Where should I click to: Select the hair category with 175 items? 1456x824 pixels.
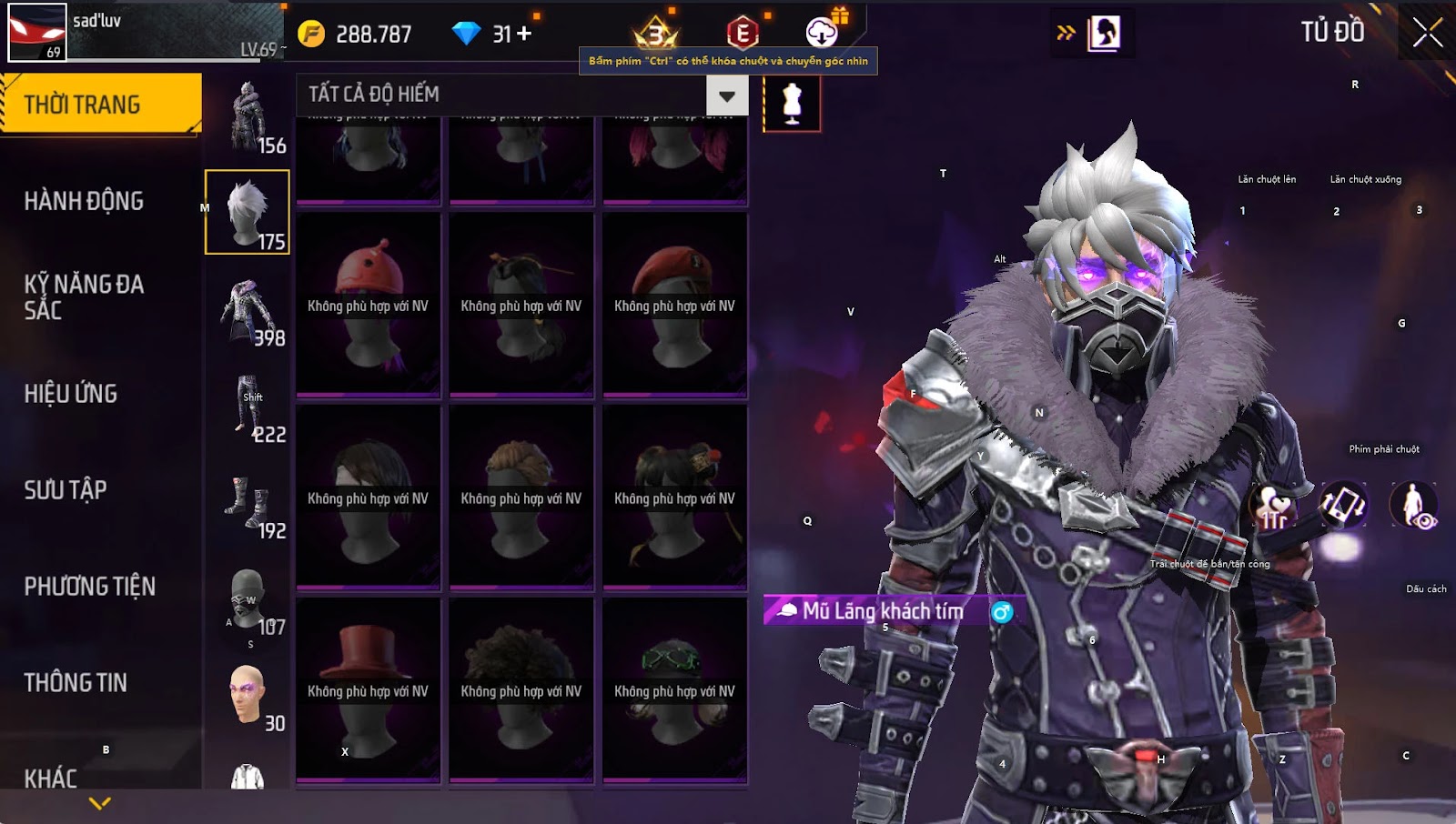coord(248,212)
